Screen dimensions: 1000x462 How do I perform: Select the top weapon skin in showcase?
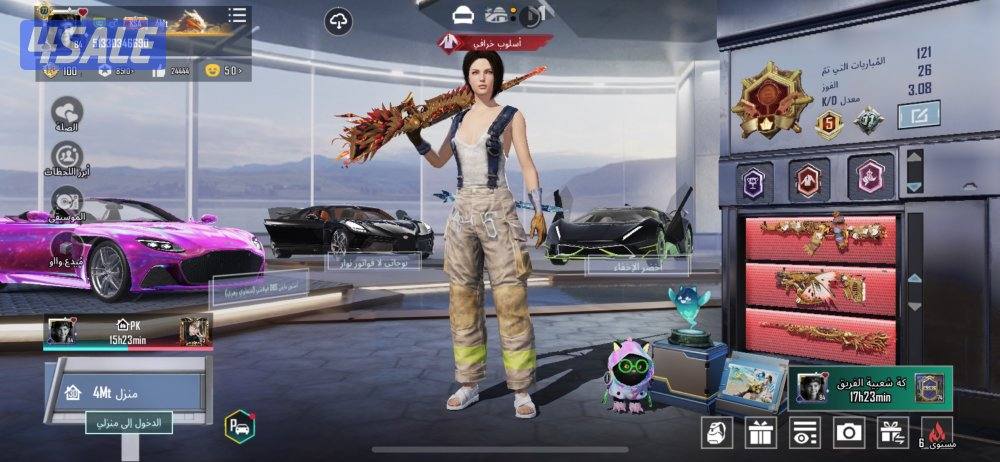(x=820, y=236)
